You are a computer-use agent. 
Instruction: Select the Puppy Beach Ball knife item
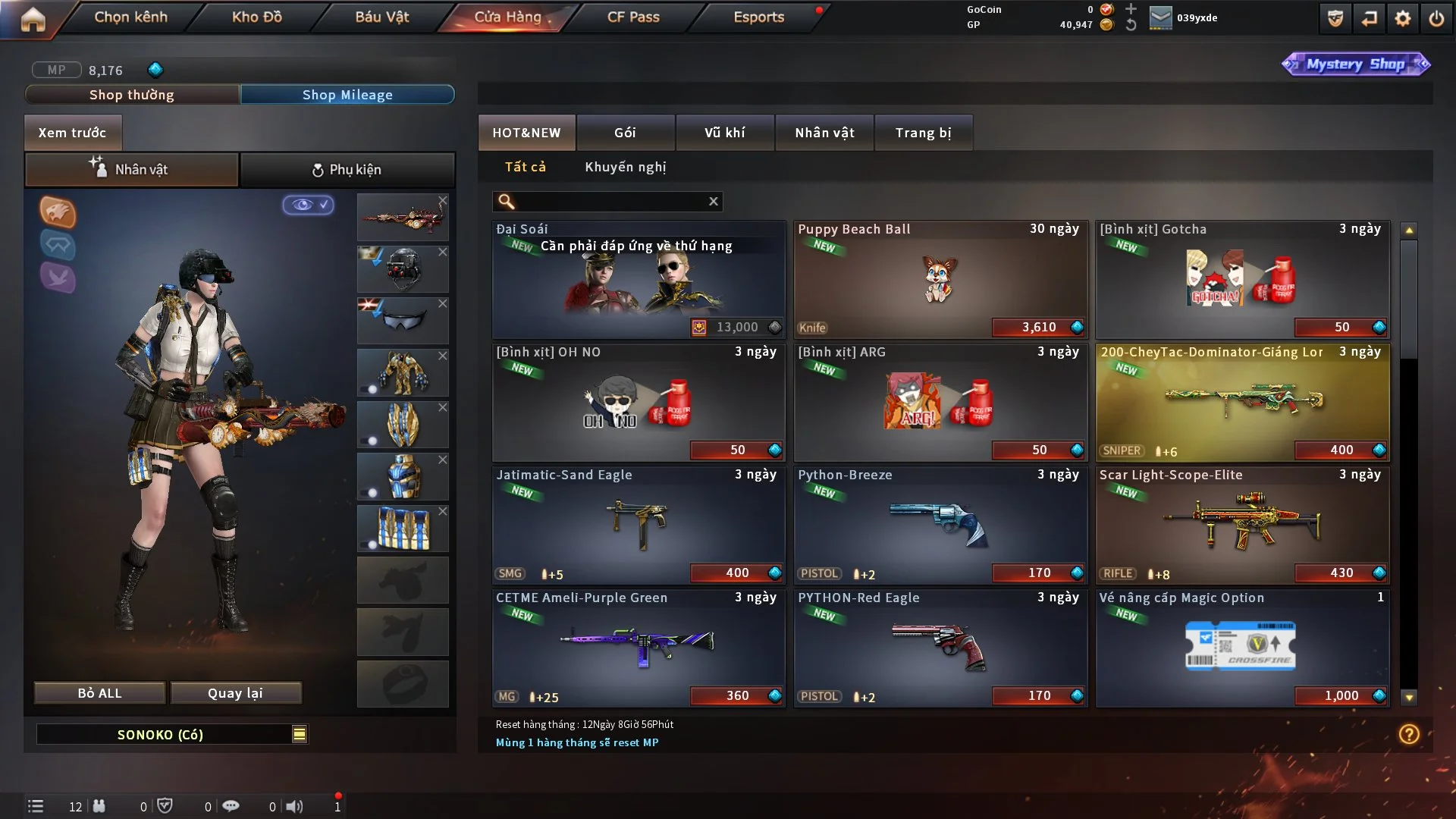[x=940, y=279]
